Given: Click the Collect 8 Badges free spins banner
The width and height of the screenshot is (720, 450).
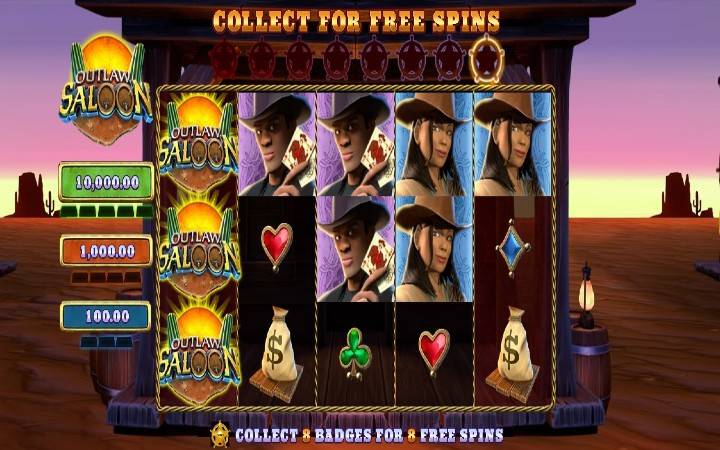Looking at the screenshot, I should [x=357, y=435].
